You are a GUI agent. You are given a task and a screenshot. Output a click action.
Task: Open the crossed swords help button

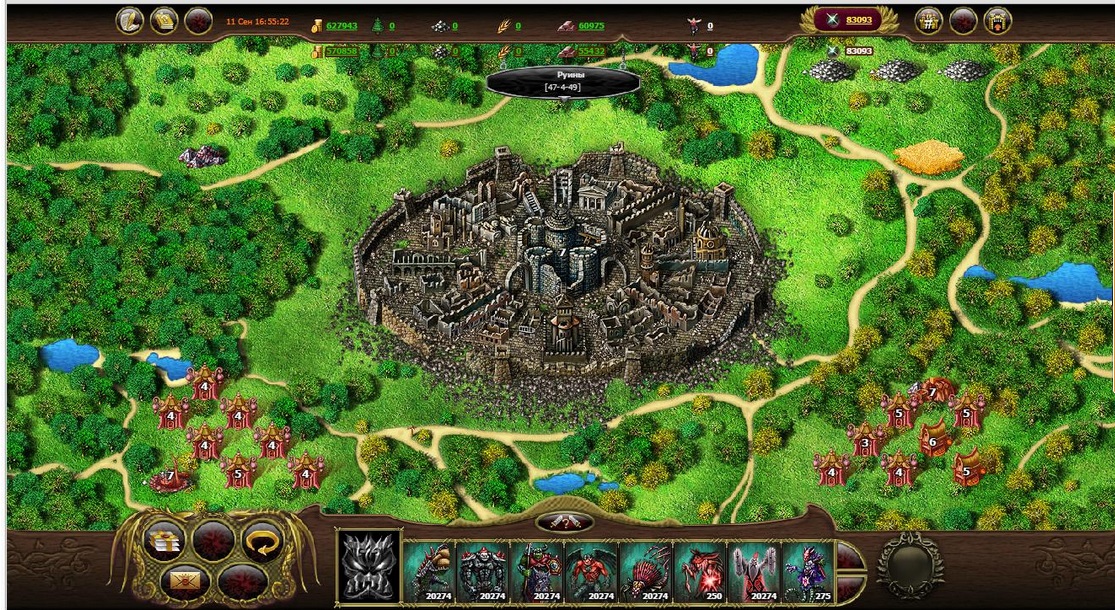(x=565, y=522)
